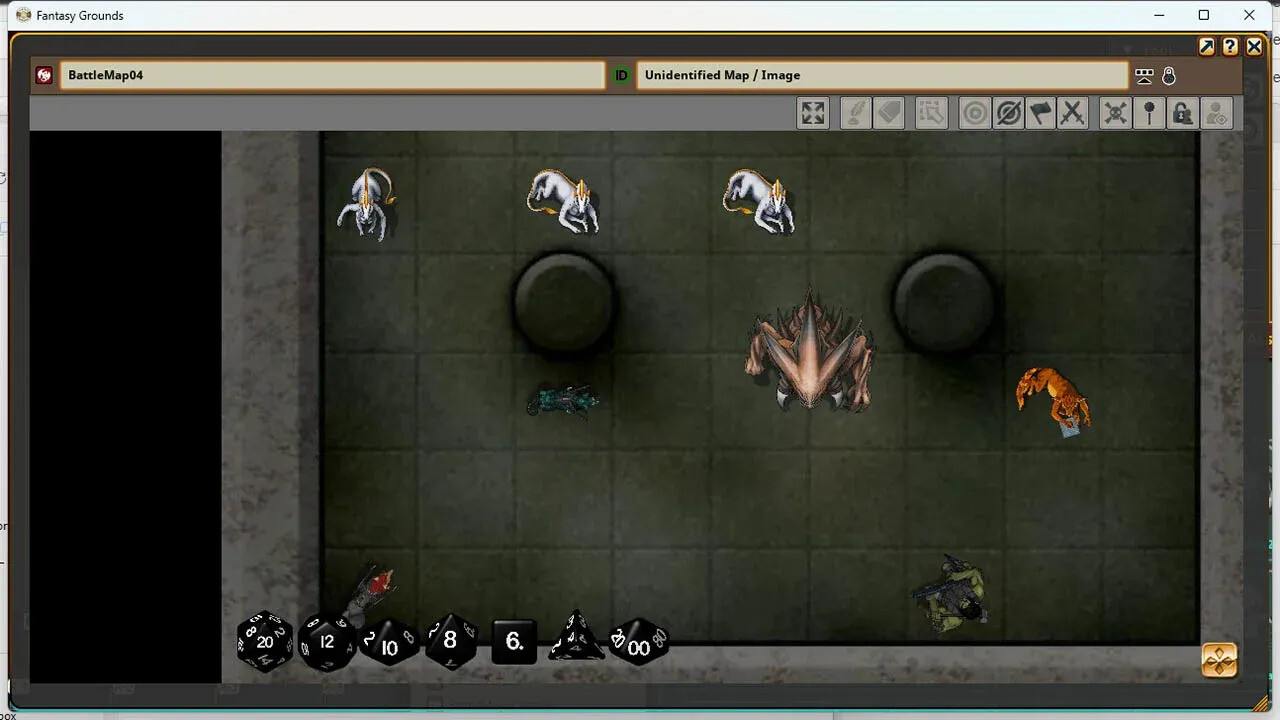
Task: Open Fantasy Grounds help via question mark
Action: [x=1230, y=46]
